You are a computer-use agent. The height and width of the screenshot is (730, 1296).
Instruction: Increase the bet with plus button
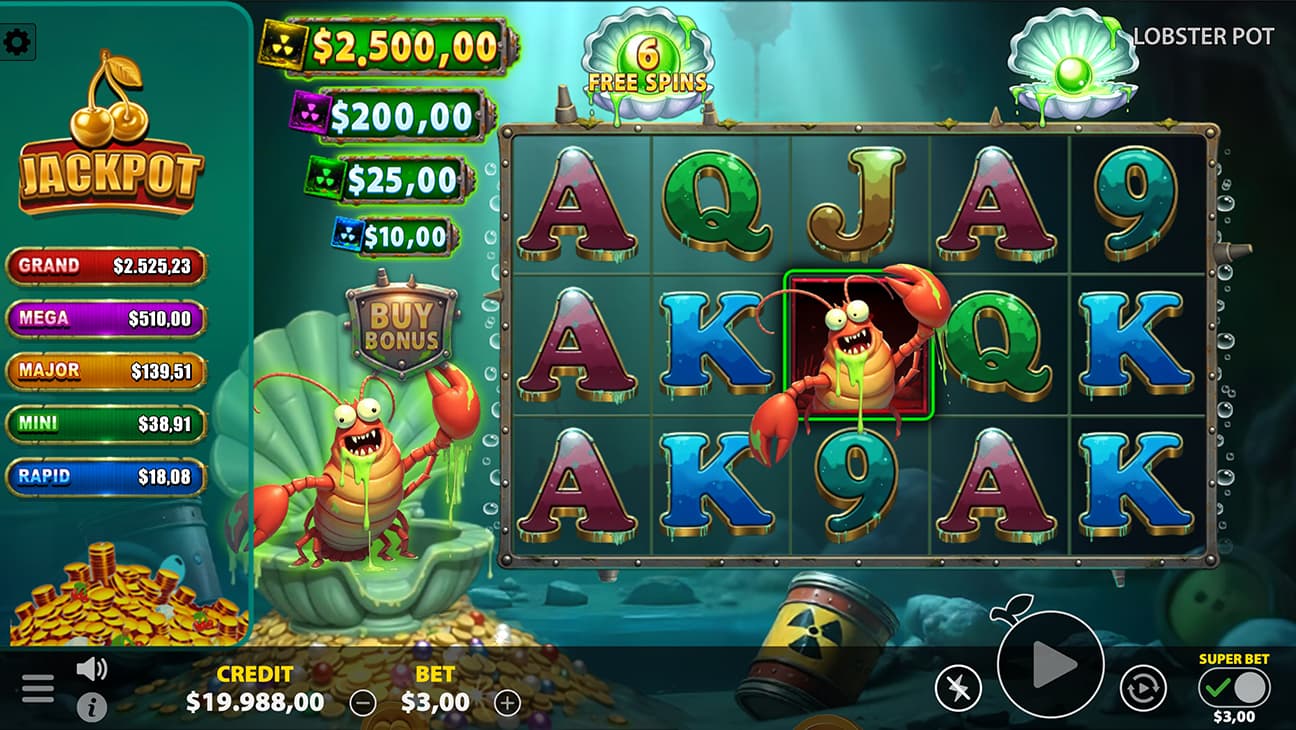pyautogui.click(x=508, y=703)
